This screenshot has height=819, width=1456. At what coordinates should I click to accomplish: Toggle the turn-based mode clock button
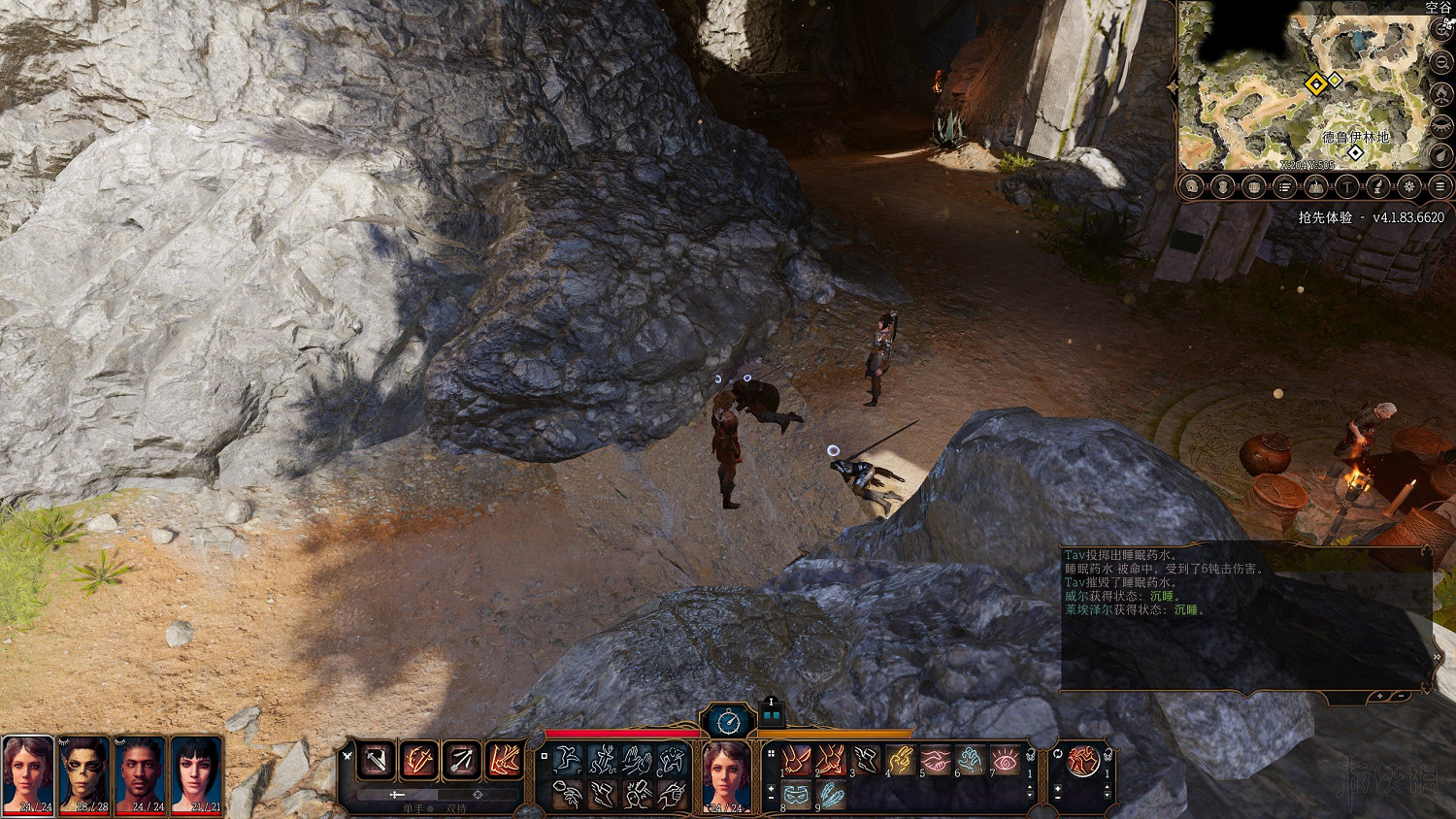(x=729, y=720)
